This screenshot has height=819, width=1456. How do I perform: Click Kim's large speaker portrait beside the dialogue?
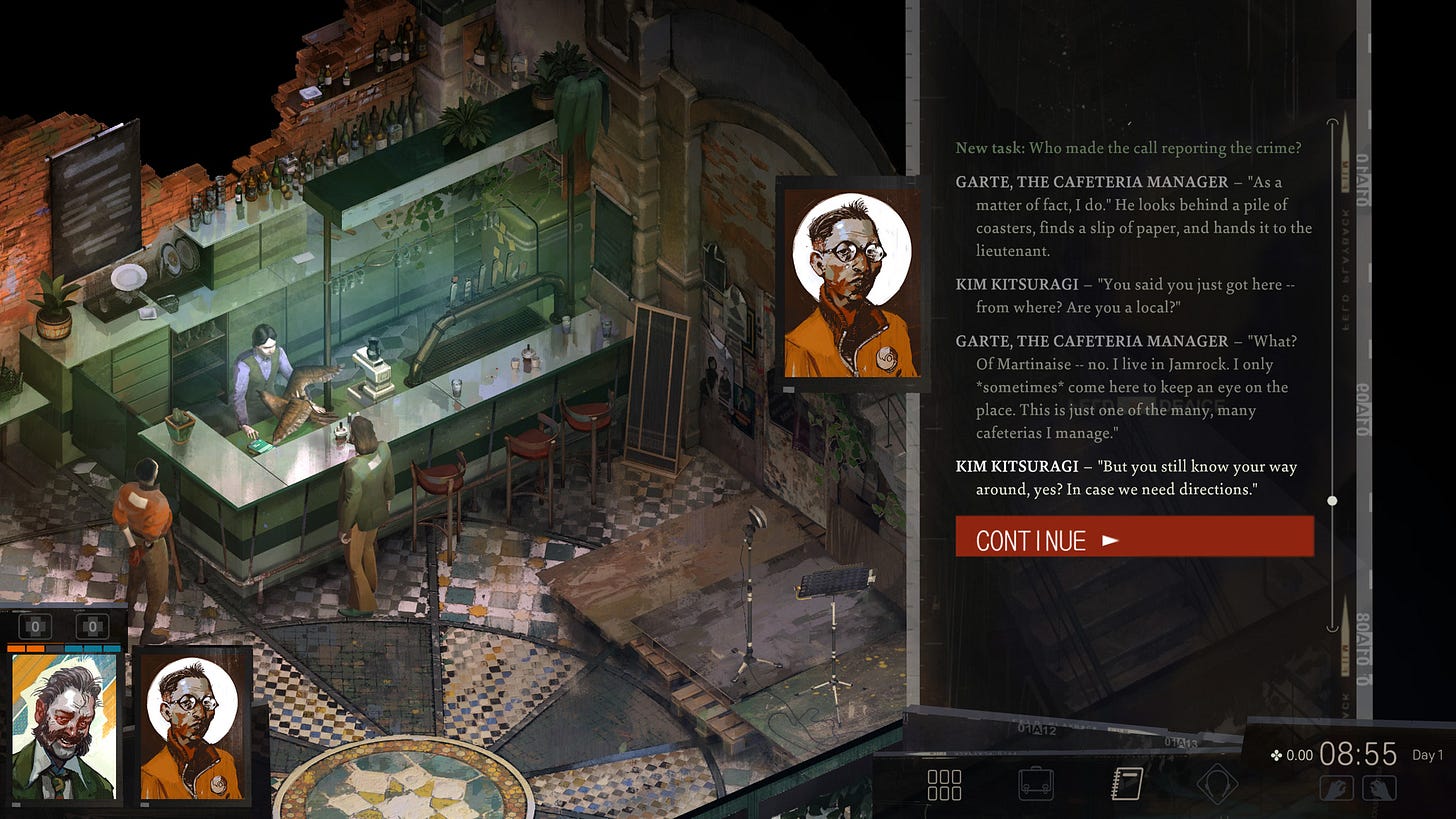[x=852, y=283]
